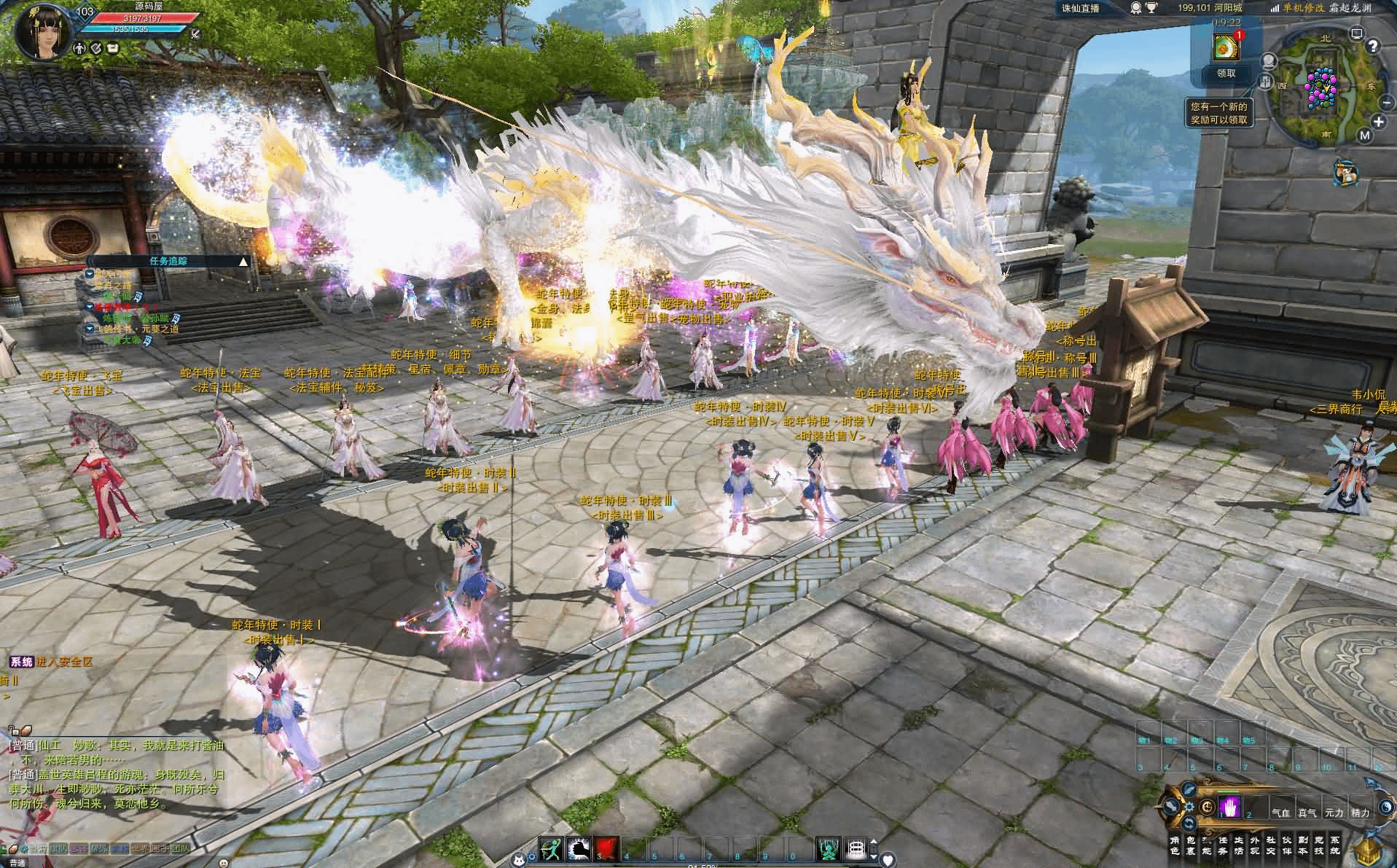Click the minimap zoom-out minus button
The height and width of the screenshot is (868, 1397).
click(1387, 103)
